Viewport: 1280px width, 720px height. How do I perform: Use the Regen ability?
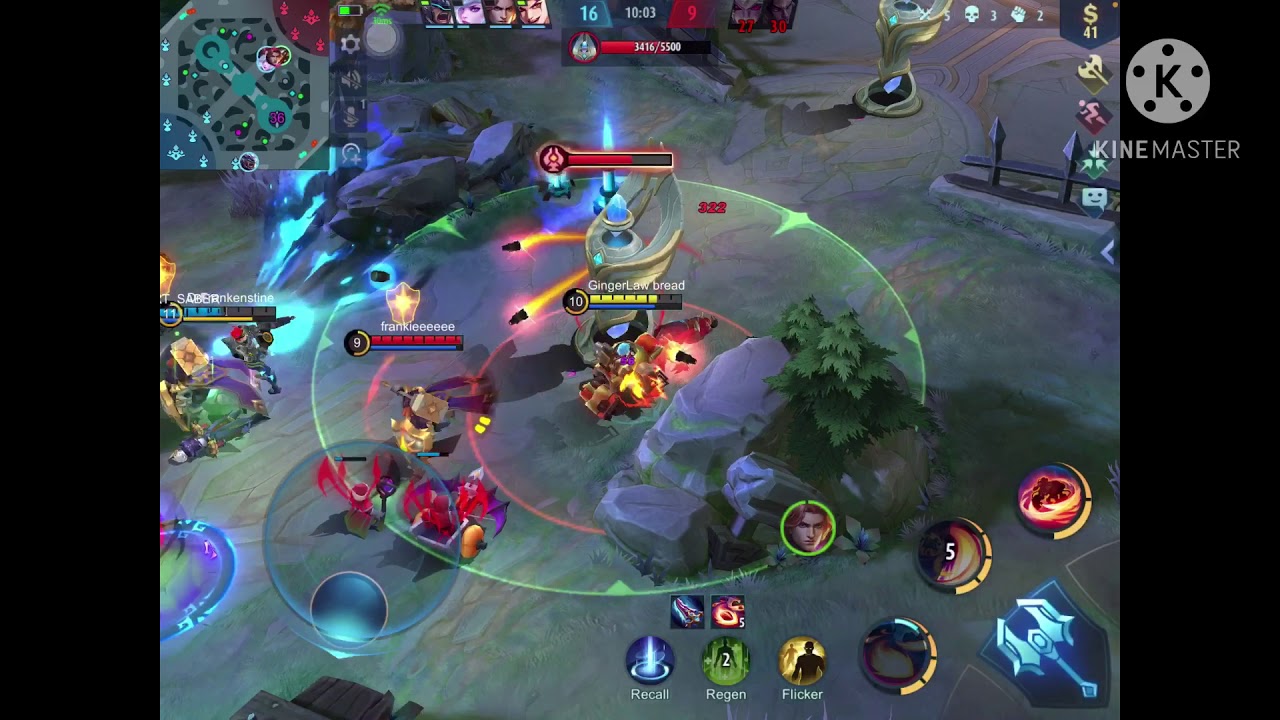point(726,661)
